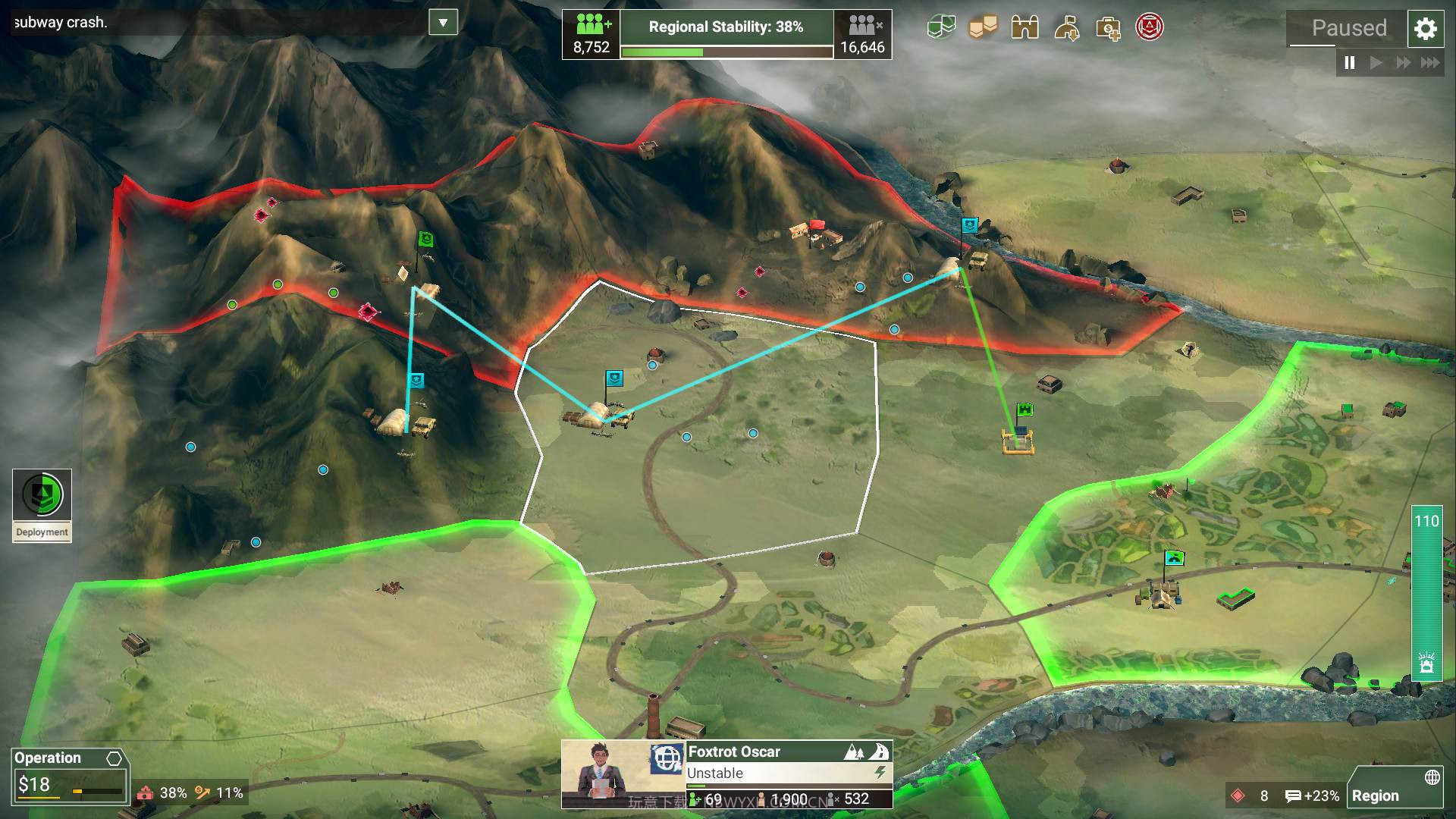1456x819 pixels.
Task: Select the dome with flag icon
Action: (1066, 28)
